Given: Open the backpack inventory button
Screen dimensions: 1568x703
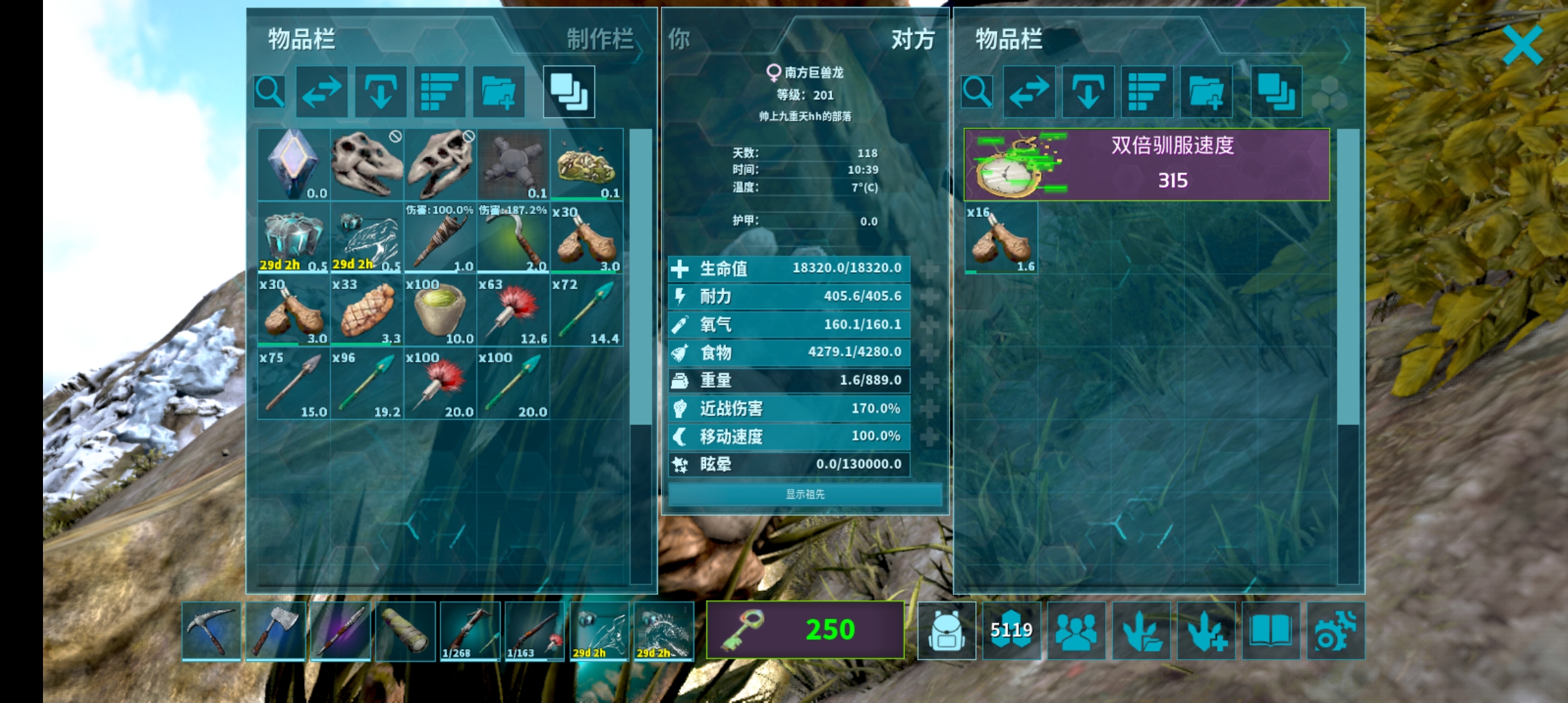Looking at the screenshot, I should tap(946, 630).
